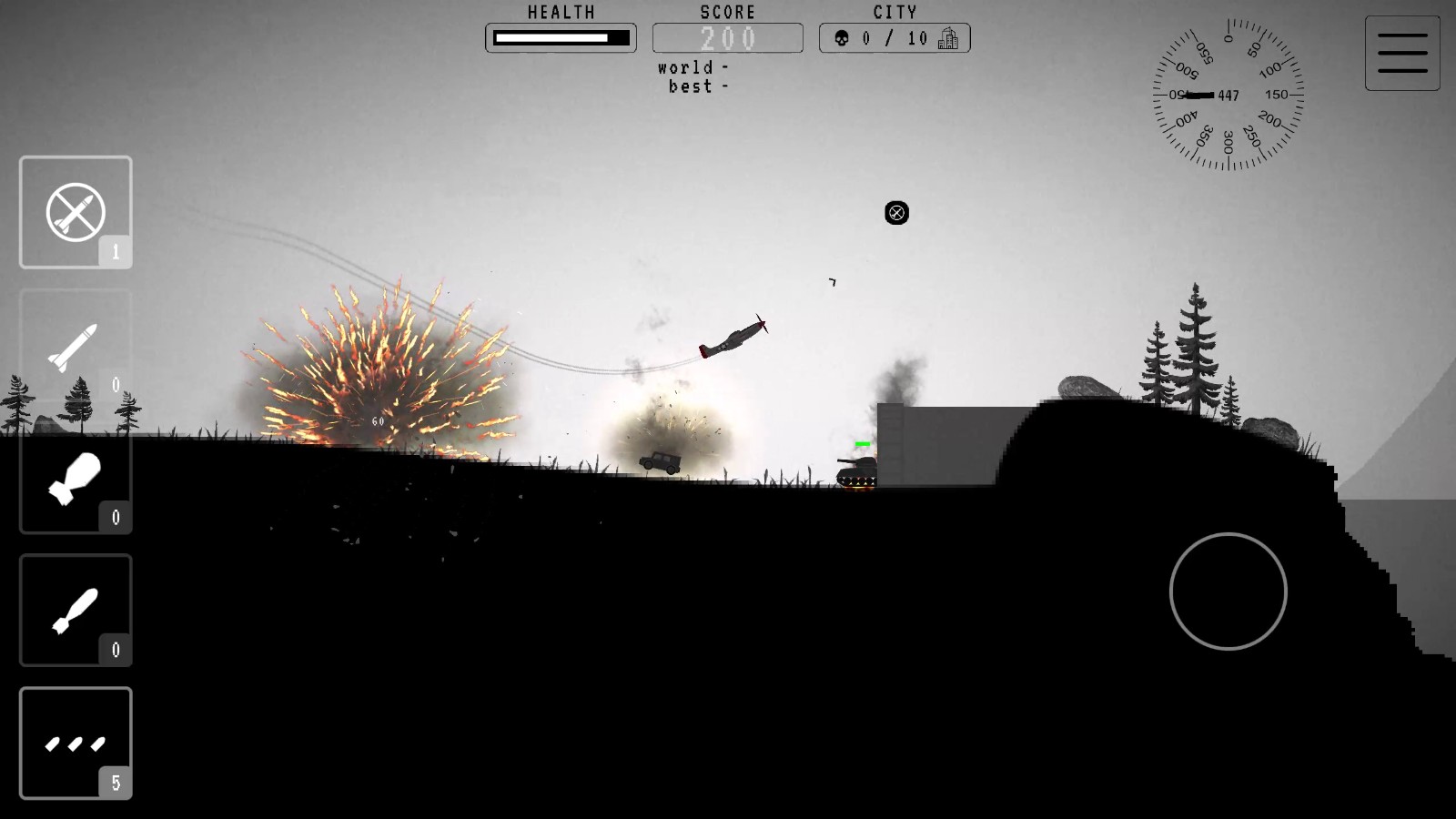Select the aerial torpedo weapon slot
Image resolution: width=1456 pixels, height=819 pixels.
(x=76, y=610)
